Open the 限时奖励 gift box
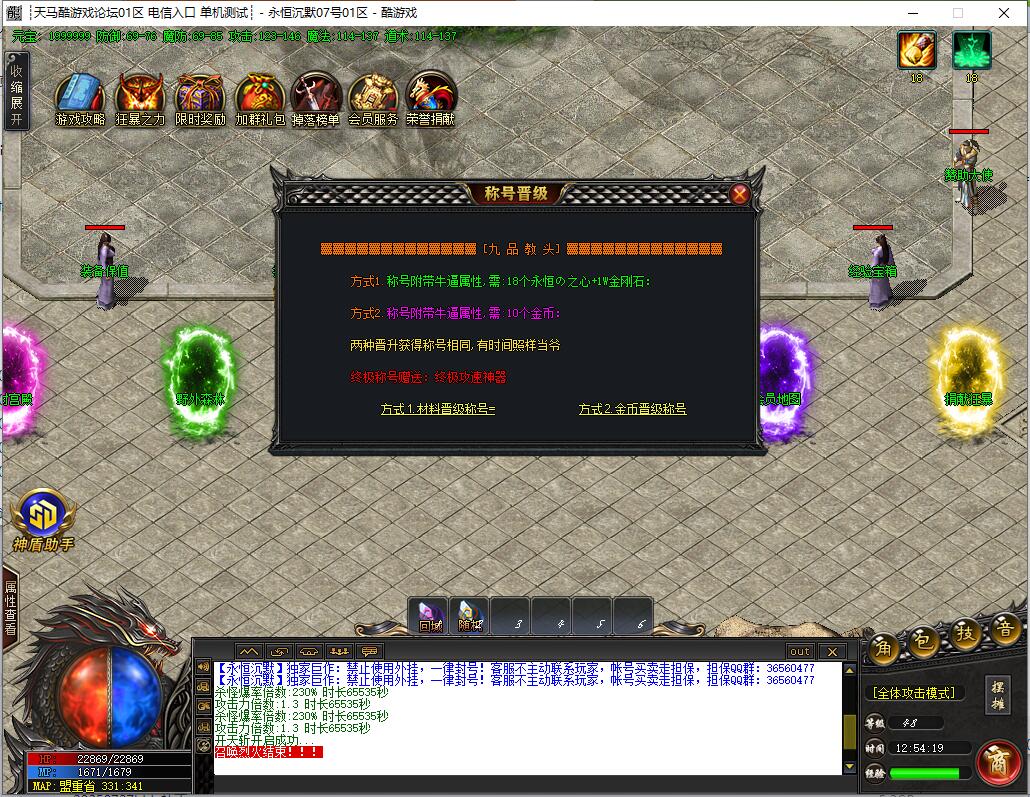Image resolution: width=1030 pixels, height=797 pixels. point(199,98)
